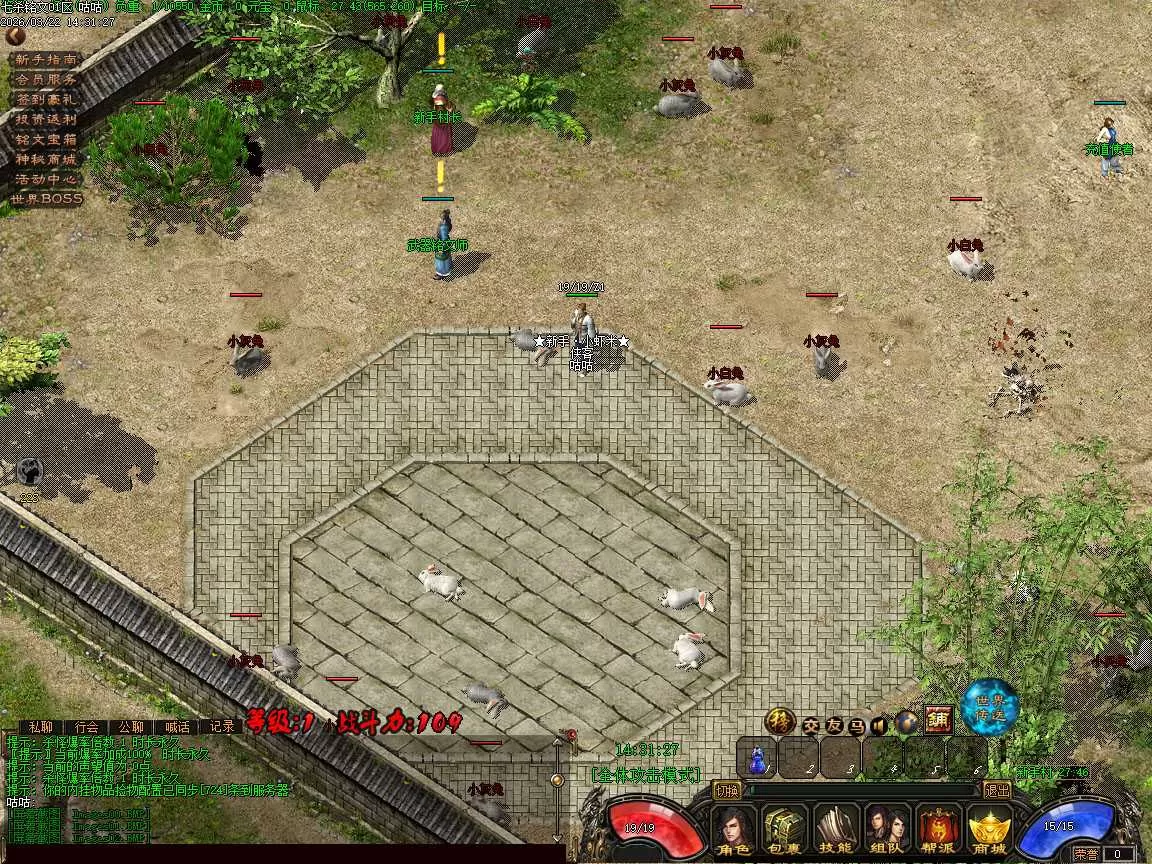Use the blue potion in hotbar slot 1
Viewport: 1152px width, 864px height.
758,759
